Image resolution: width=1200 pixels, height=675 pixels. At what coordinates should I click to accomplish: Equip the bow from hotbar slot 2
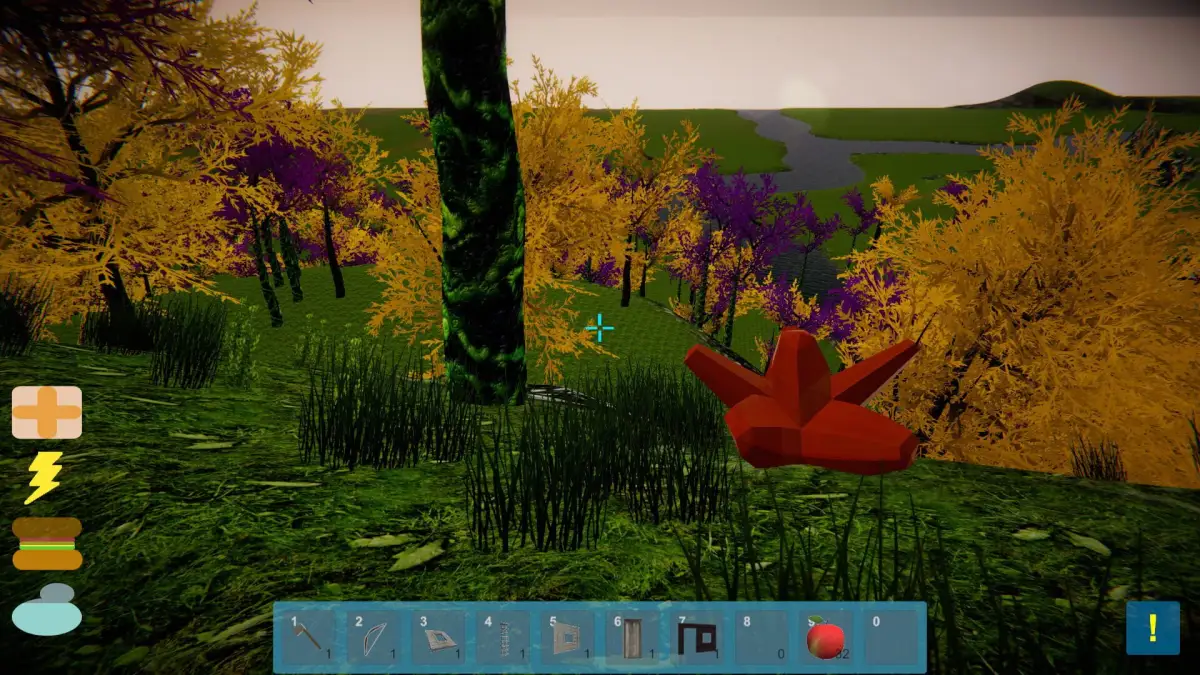point(373,637)
